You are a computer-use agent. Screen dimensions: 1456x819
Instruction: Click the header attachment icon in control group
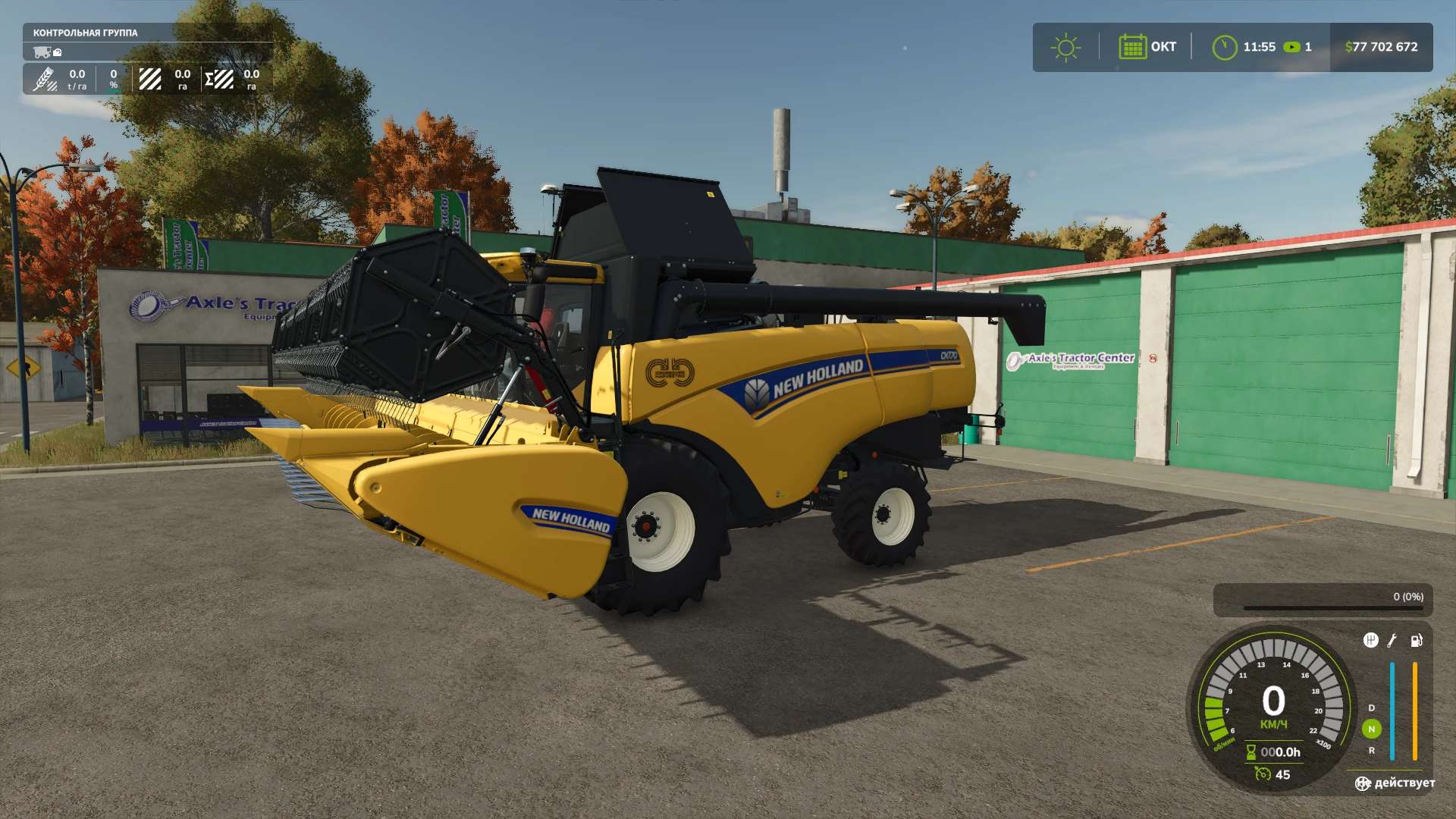(58, 52)
